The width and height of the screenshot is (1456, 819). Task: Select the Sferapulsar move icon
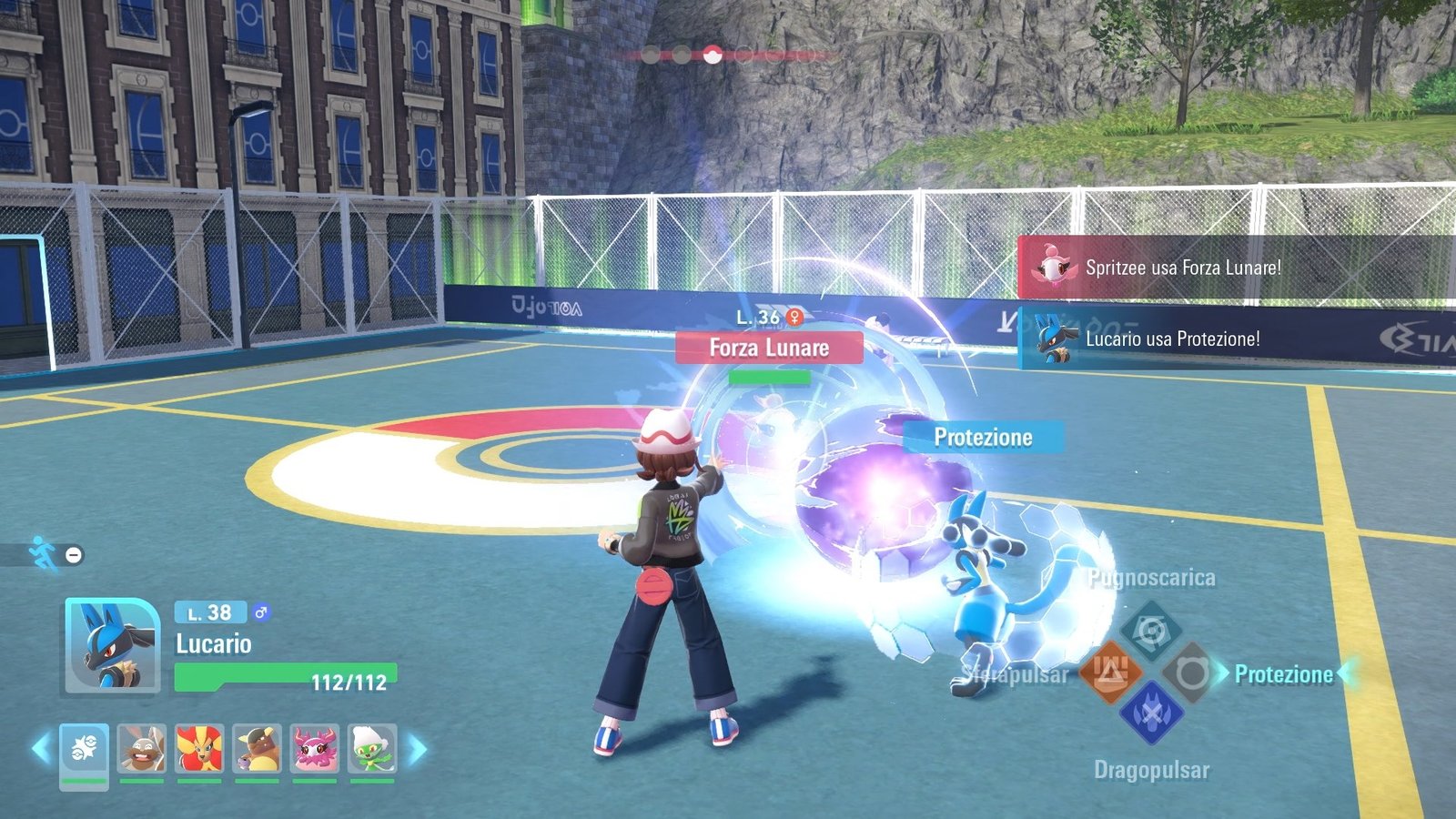pos(1111,673)
